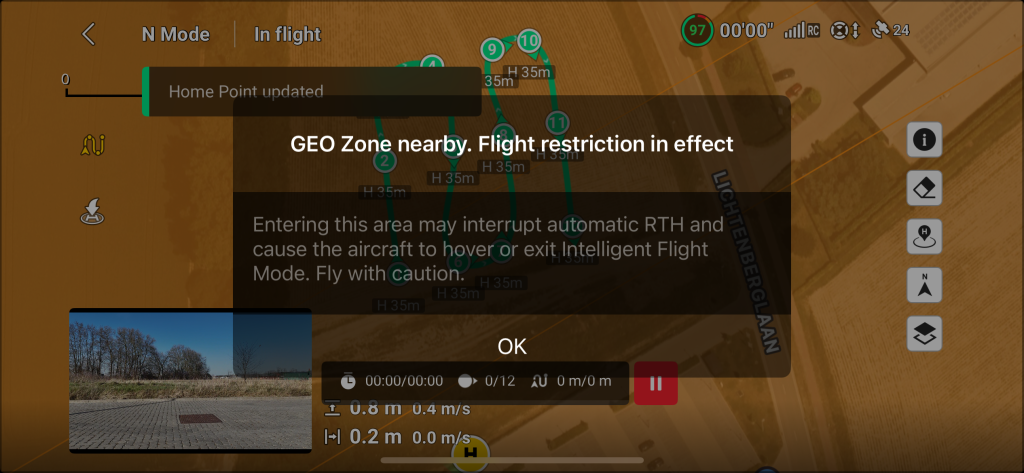Tap the auto landing icon

click(x=92, y=211)
